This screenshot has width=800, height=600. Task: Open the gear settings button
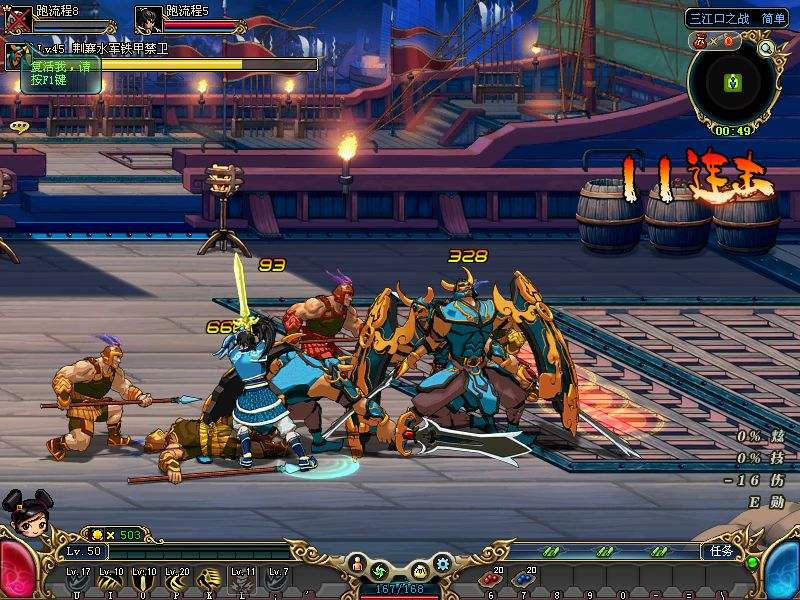pos(444,566)
